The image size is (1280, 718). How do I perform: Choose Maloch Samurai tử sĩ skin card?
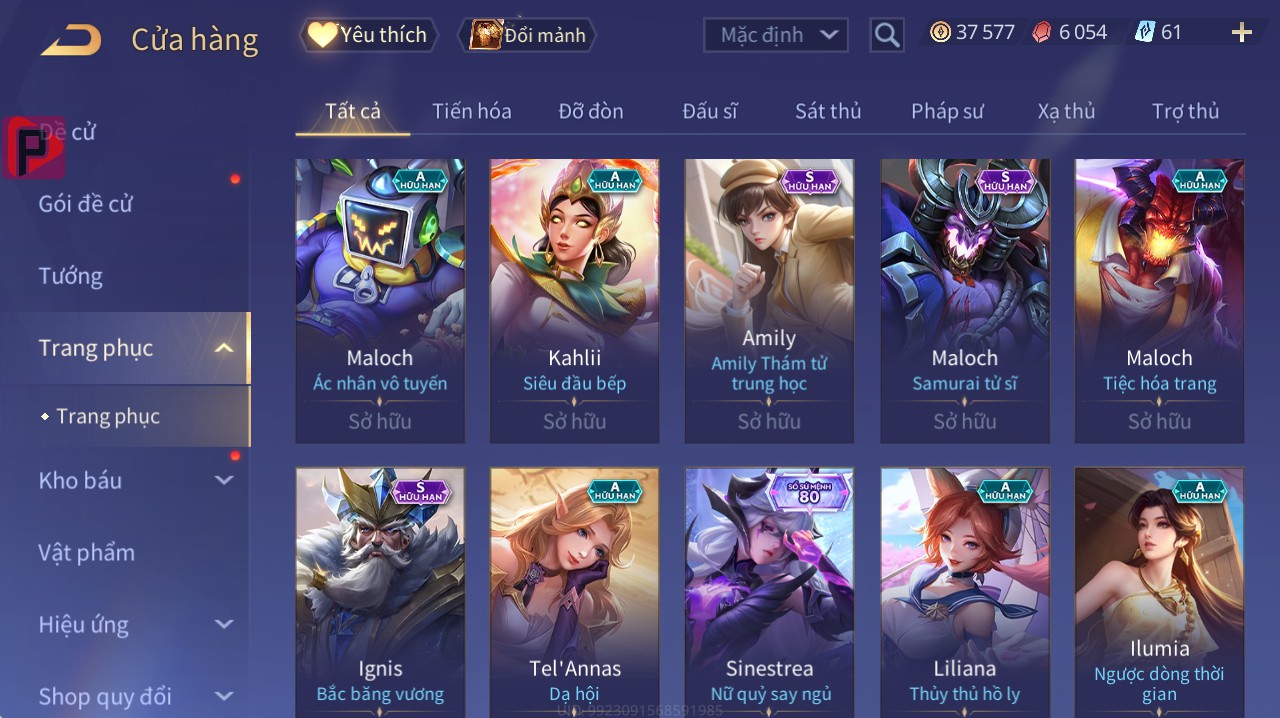(x=964, y=300)
